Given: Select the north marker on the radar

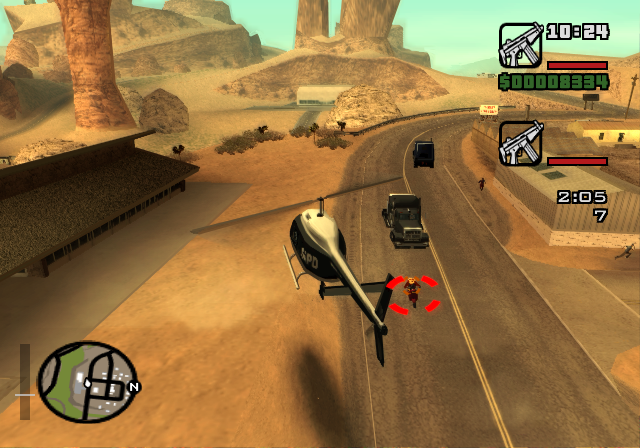Looking at the screenshot, I should click(134, 386).
